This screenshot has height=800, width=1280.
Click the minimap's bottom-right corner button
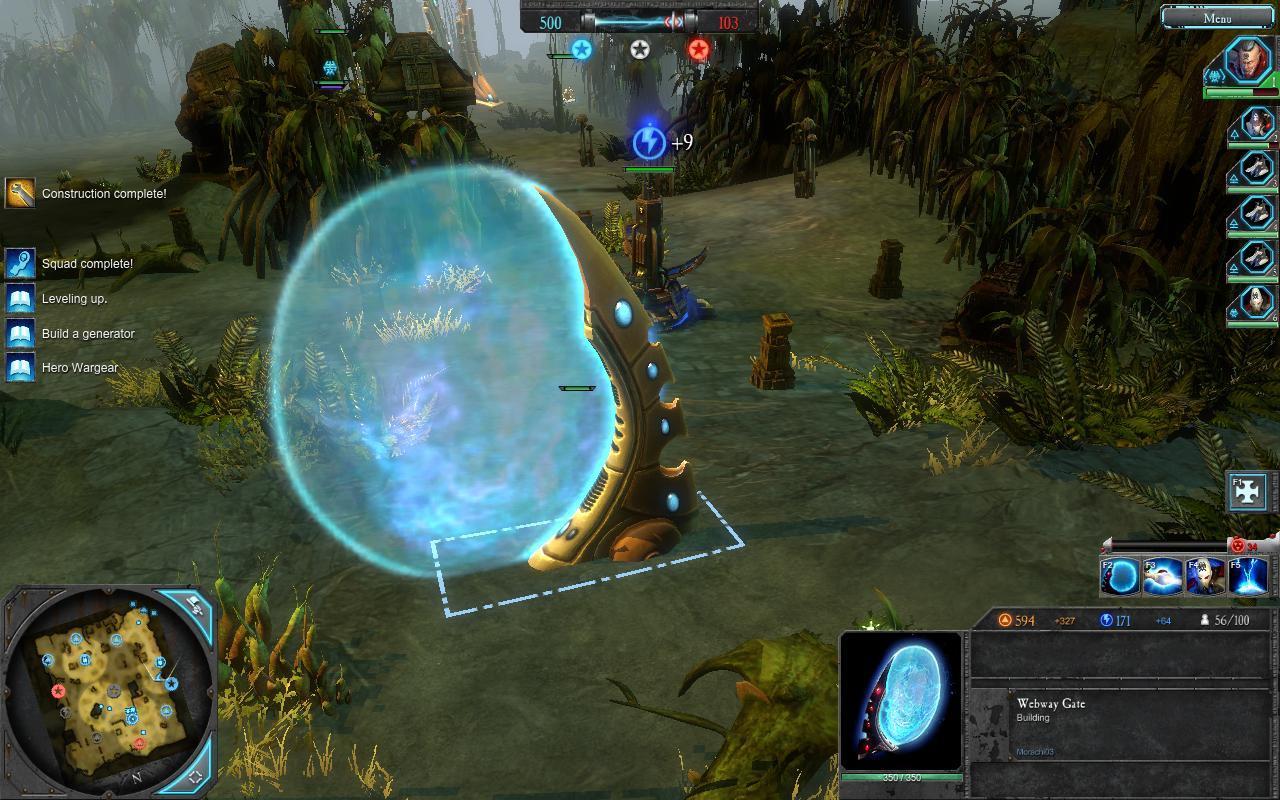[195, 775]
